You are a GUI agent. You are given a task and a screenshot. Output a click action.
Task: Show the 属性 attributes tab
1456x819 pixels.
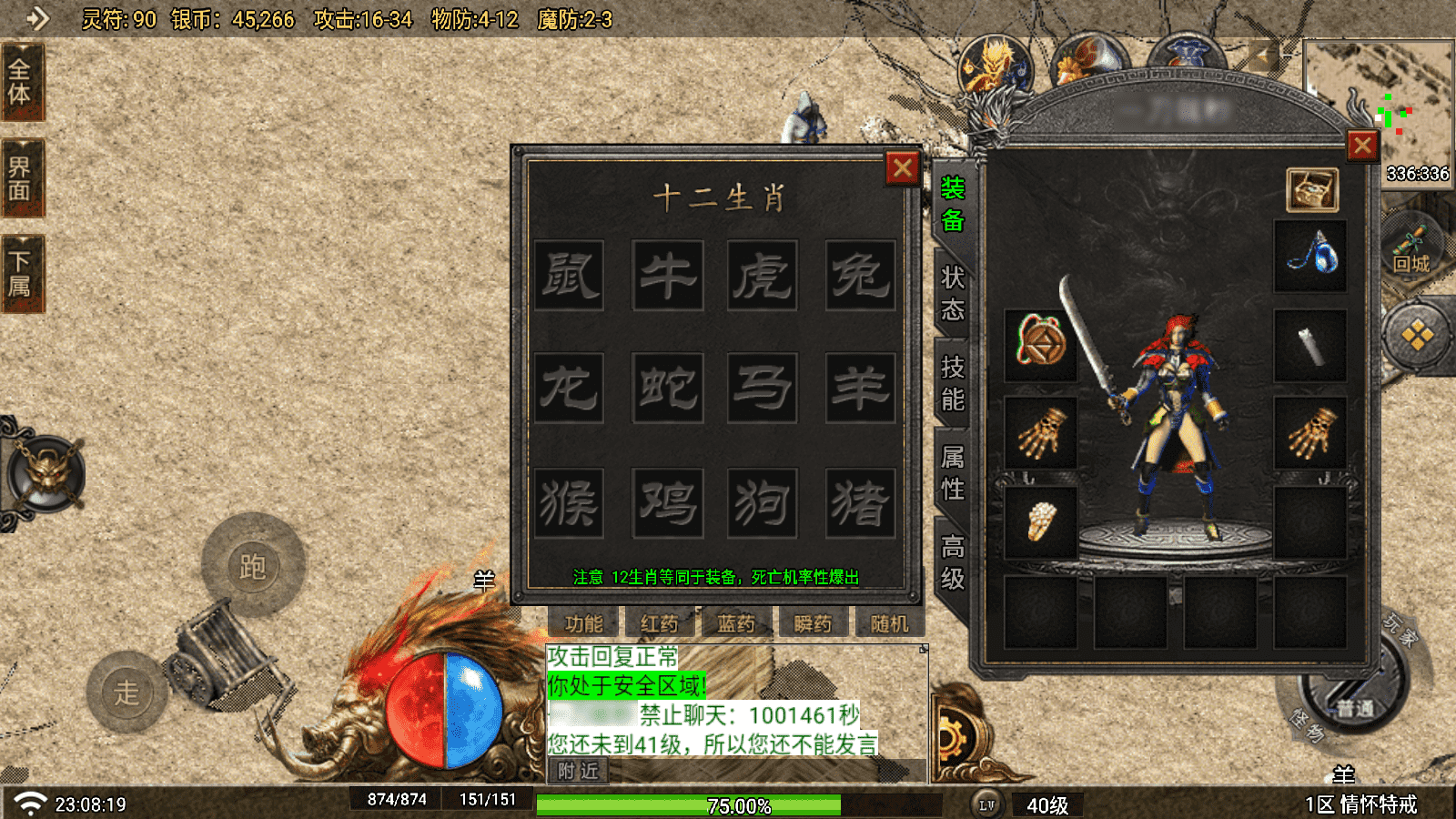[952, 473]
